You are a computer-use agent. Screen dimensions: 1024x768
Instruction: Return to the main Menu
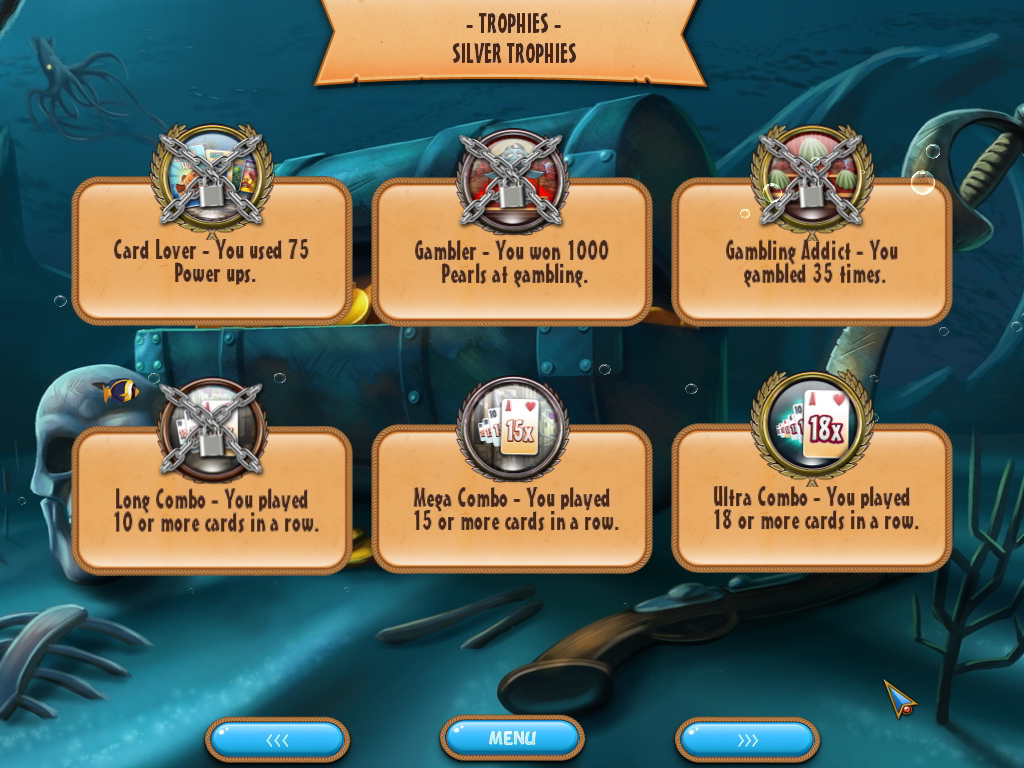tap(512, 739)
